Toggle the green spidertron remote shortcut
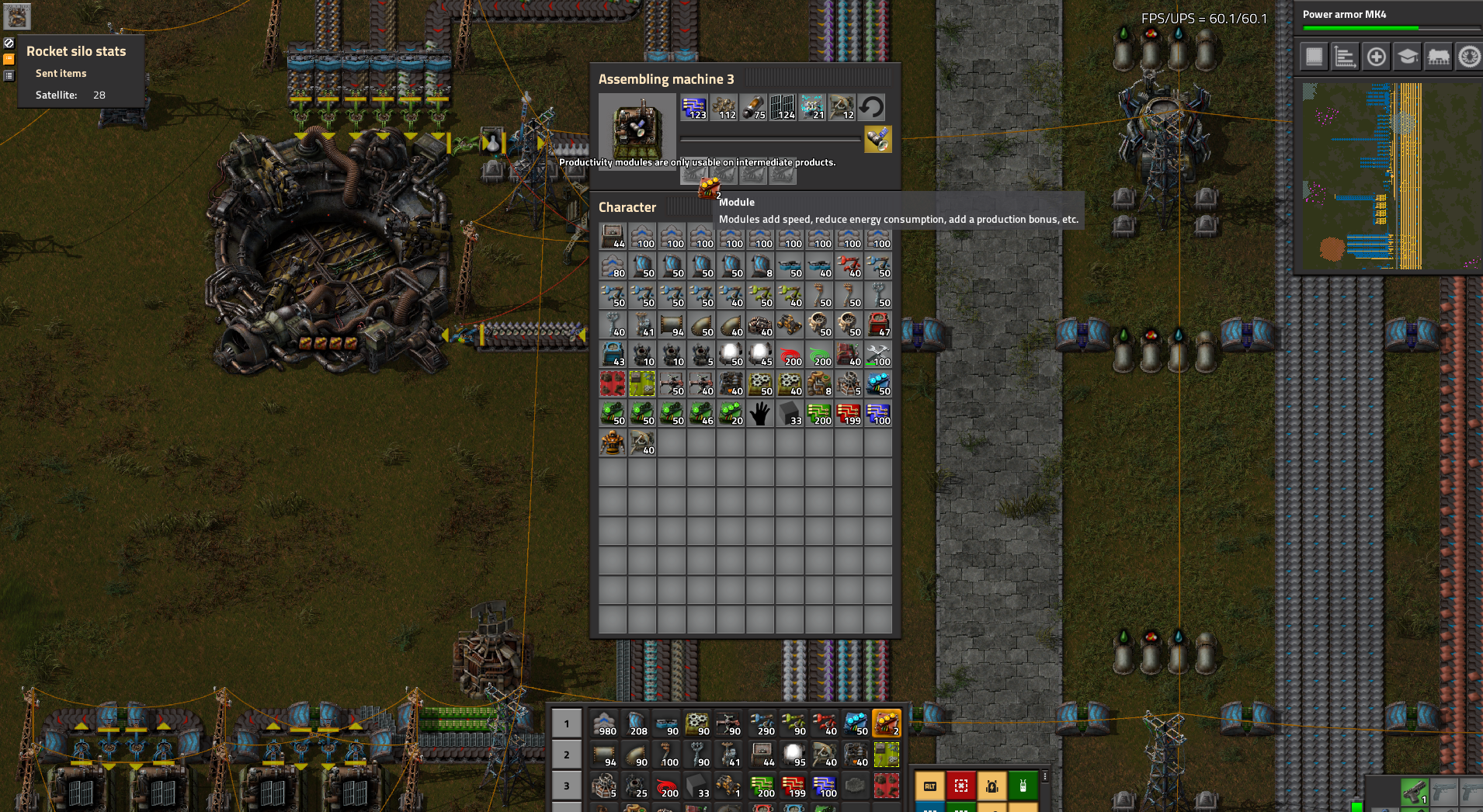 (x=1025, y=786)
